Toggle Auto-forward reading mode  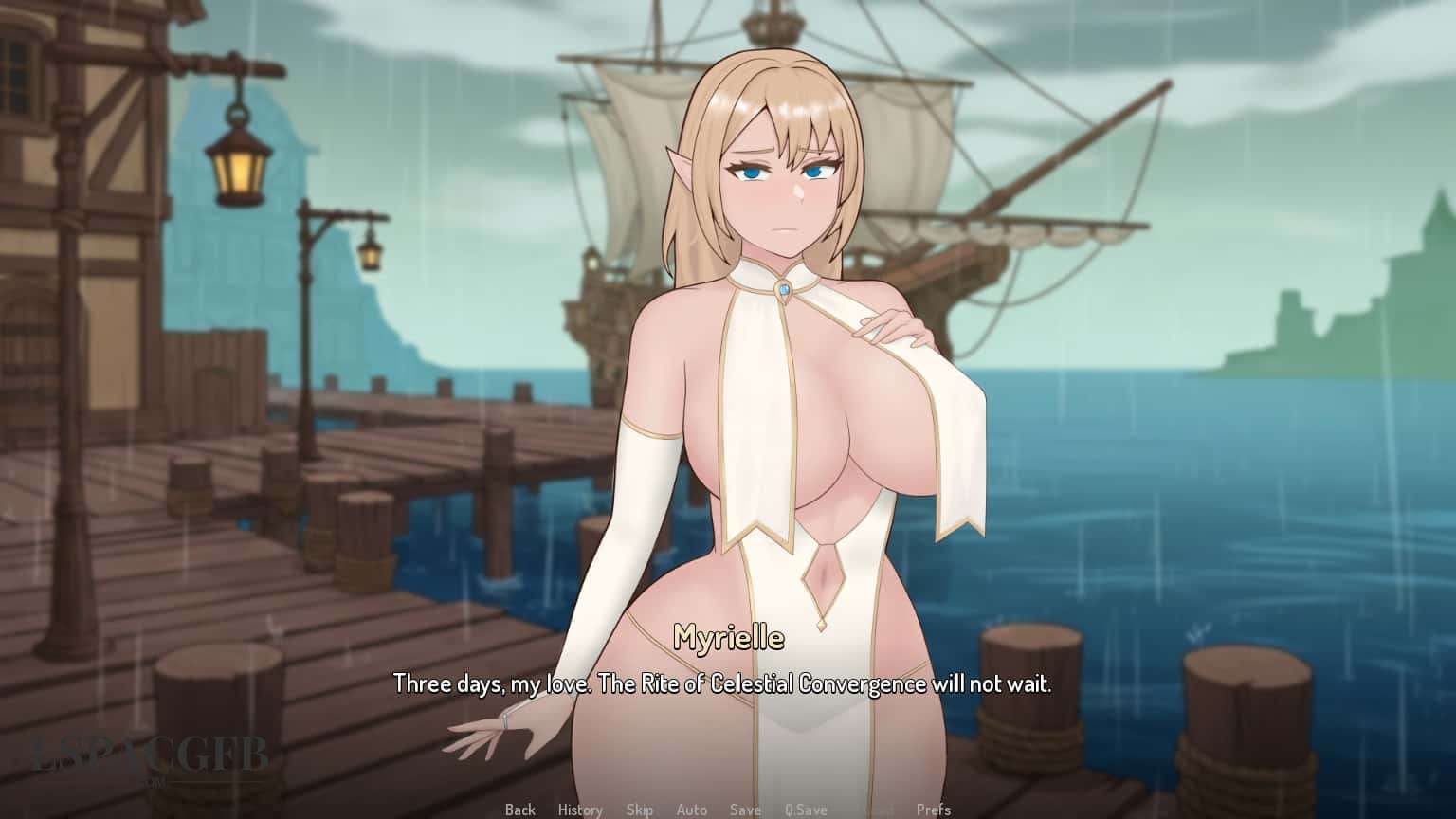point(692,810)
